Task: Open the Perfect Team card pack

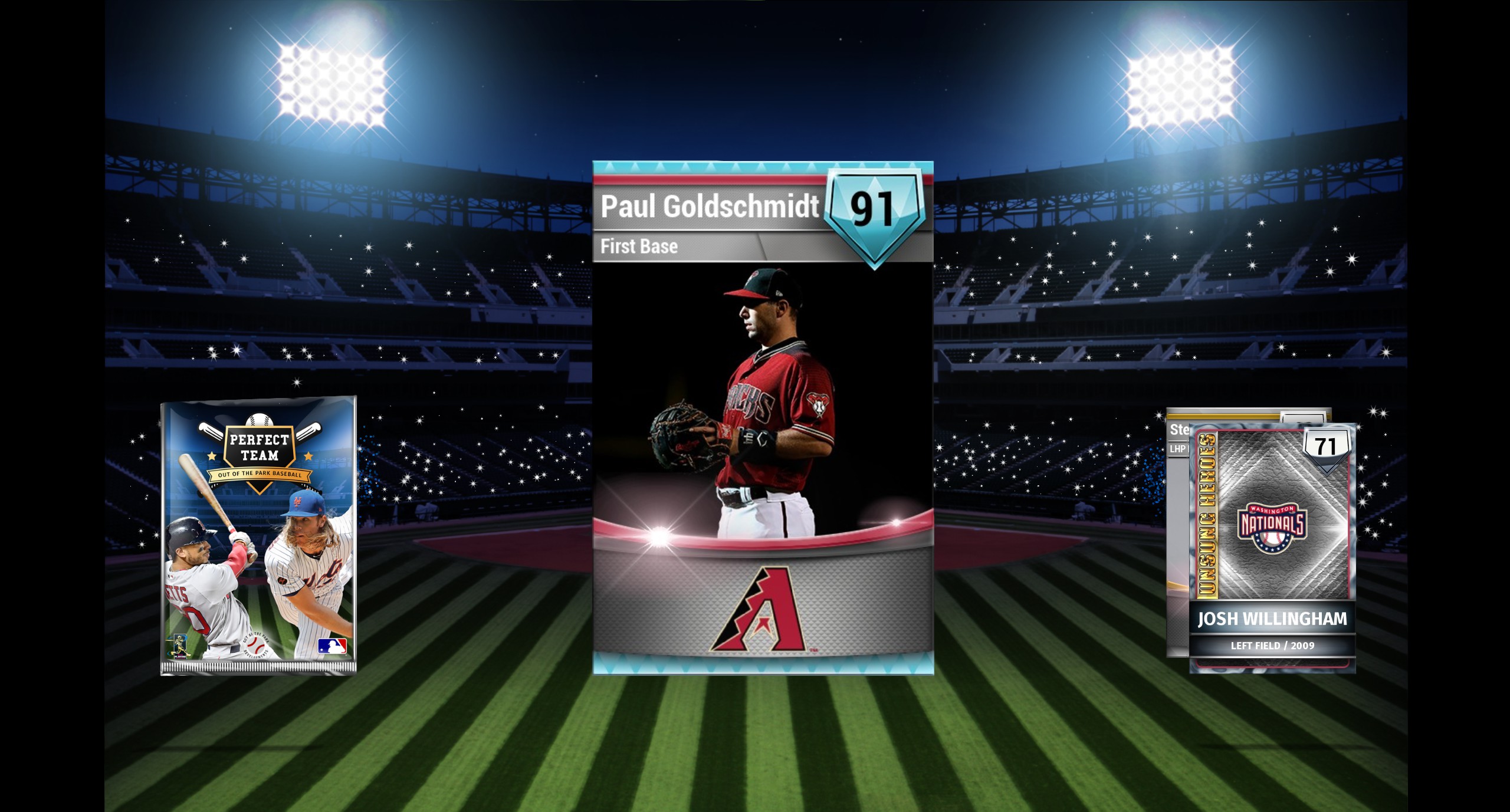Action: [x=258, y=535]
